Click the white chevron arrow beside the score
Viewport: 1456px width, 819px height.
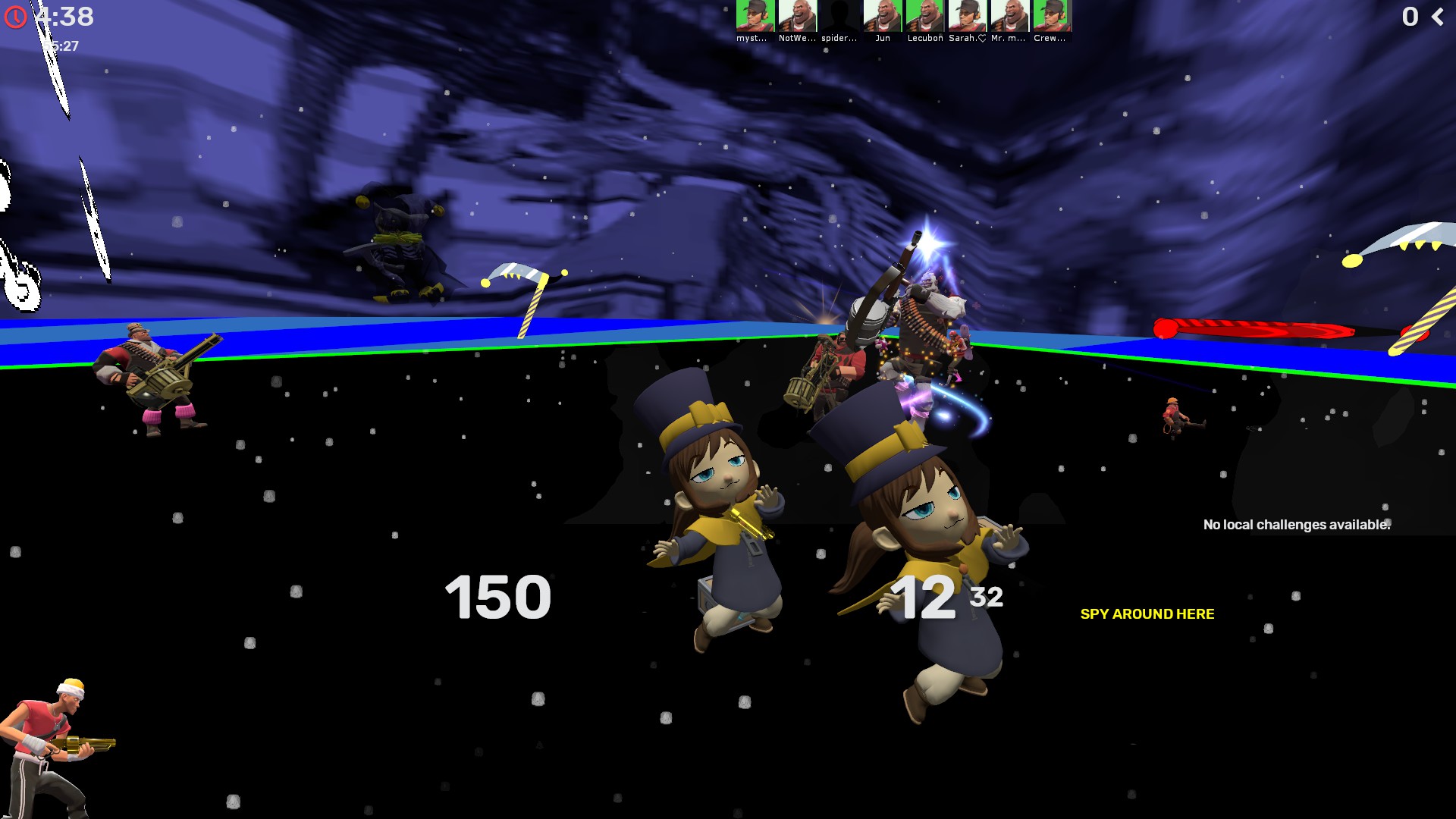[1437, 17]
